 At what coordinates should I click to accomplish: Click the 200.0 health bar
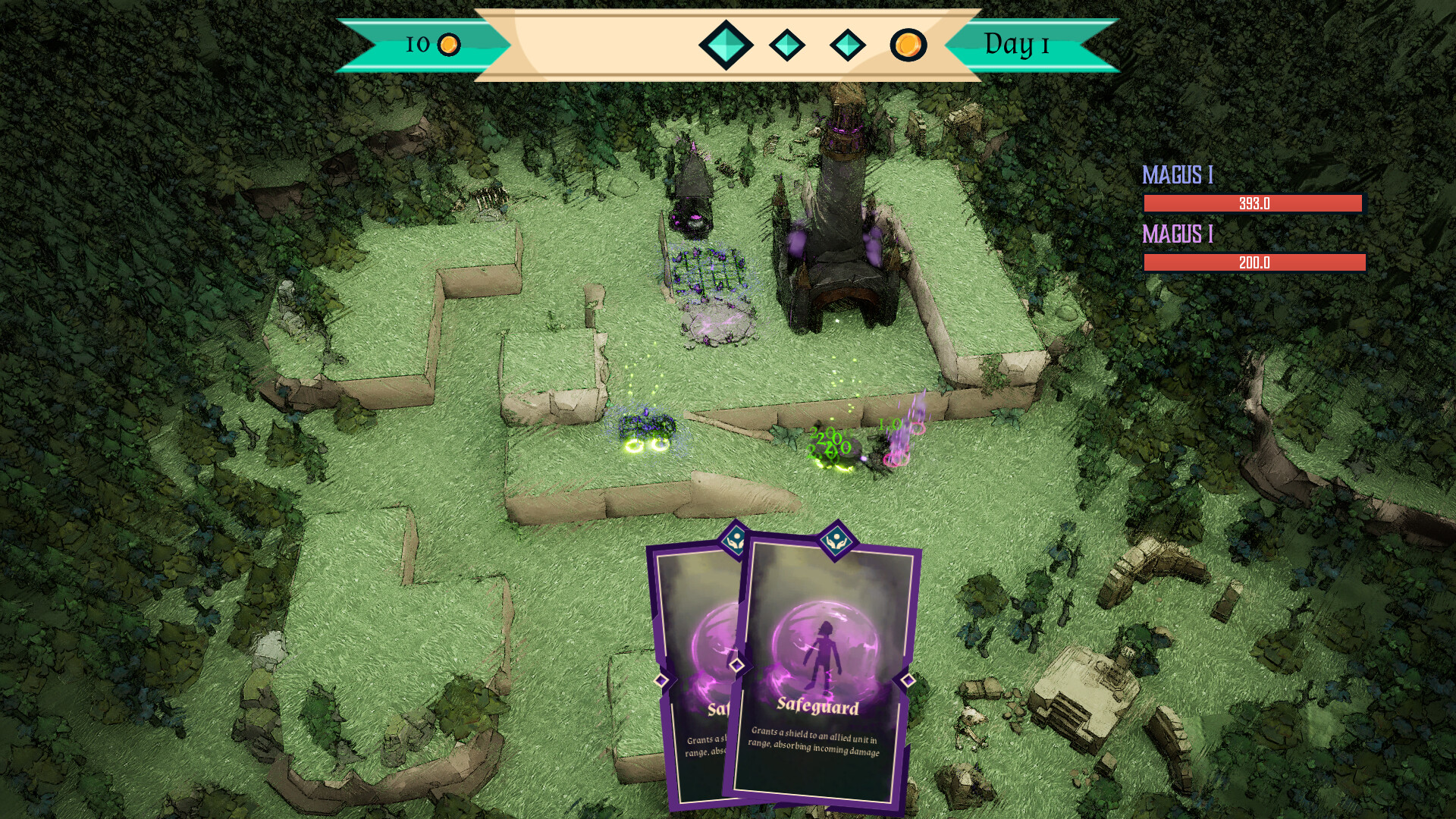click(1253, 264)
